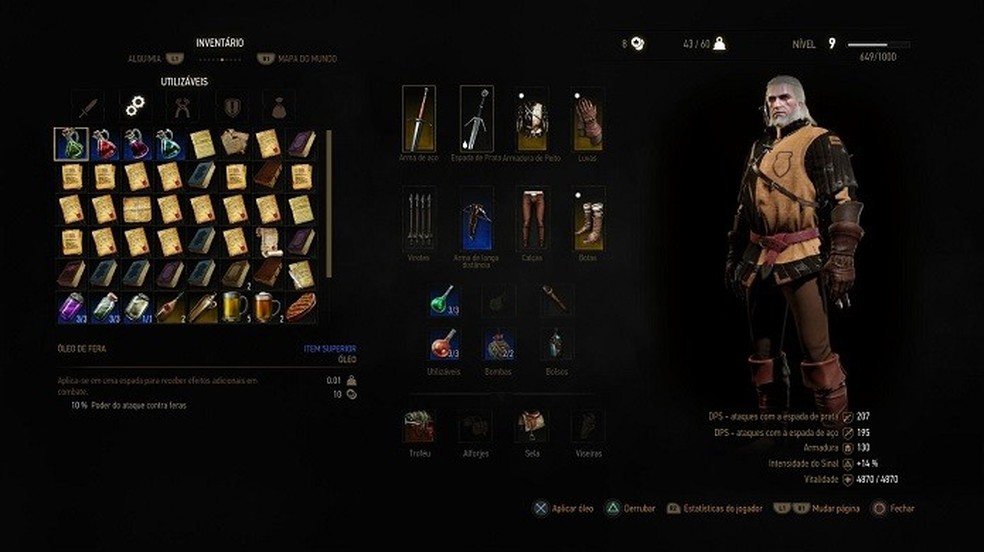
Task: Click the equipped trousers slot
Action: click(531, 218)
